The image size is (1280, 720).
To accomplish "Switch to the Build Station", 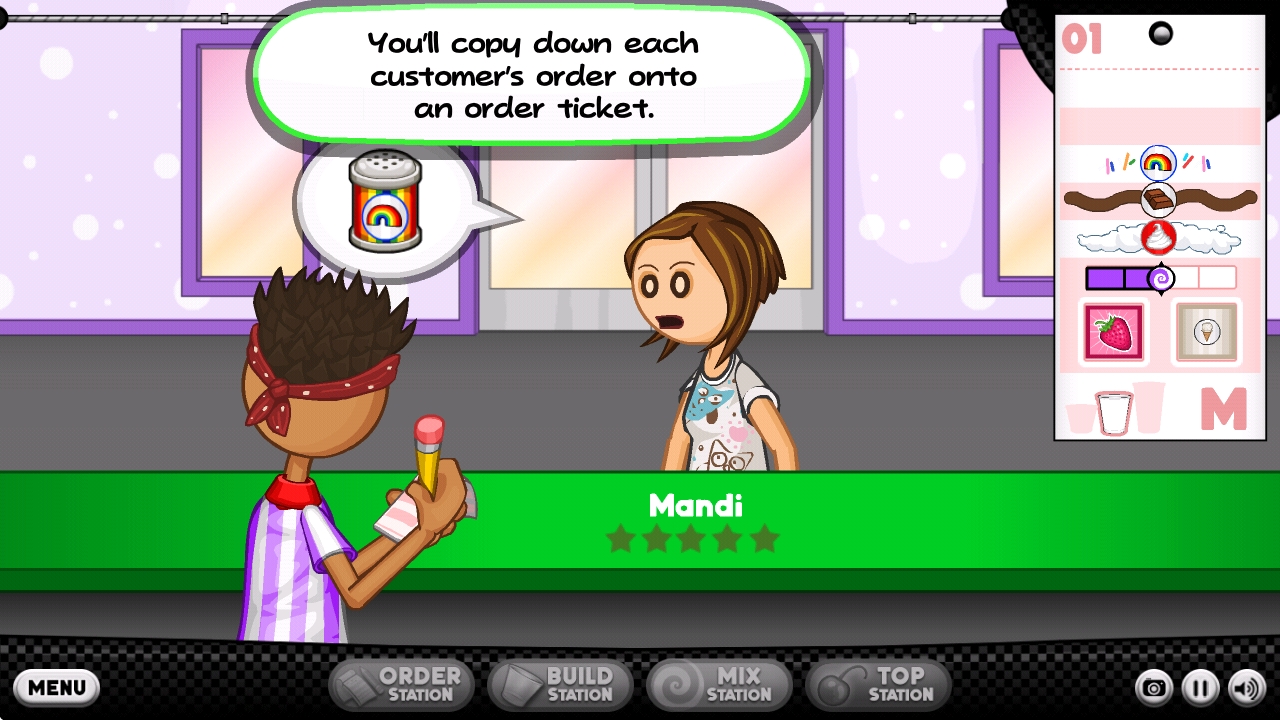I will click(x=562, y=685).
